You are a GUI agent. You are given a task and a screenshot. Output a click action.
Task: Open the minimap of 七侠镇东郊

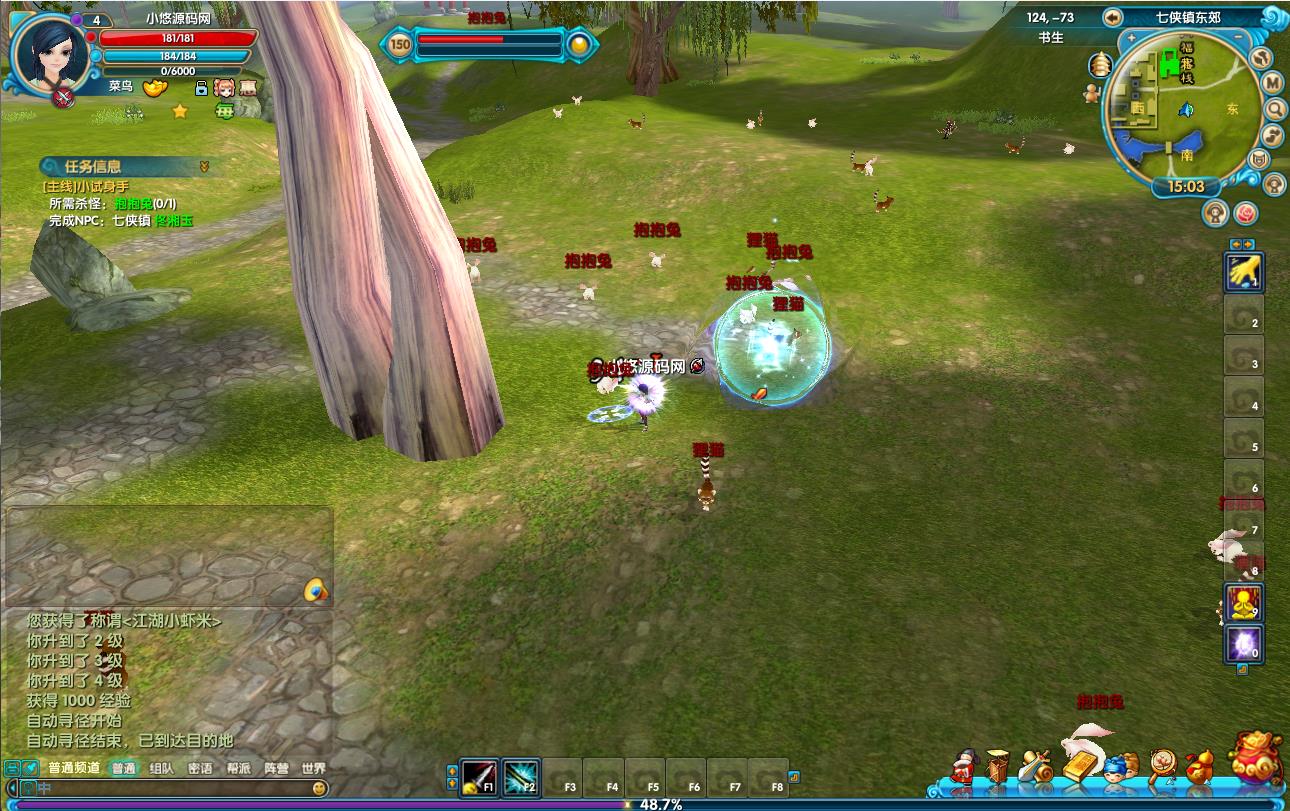1183,108
